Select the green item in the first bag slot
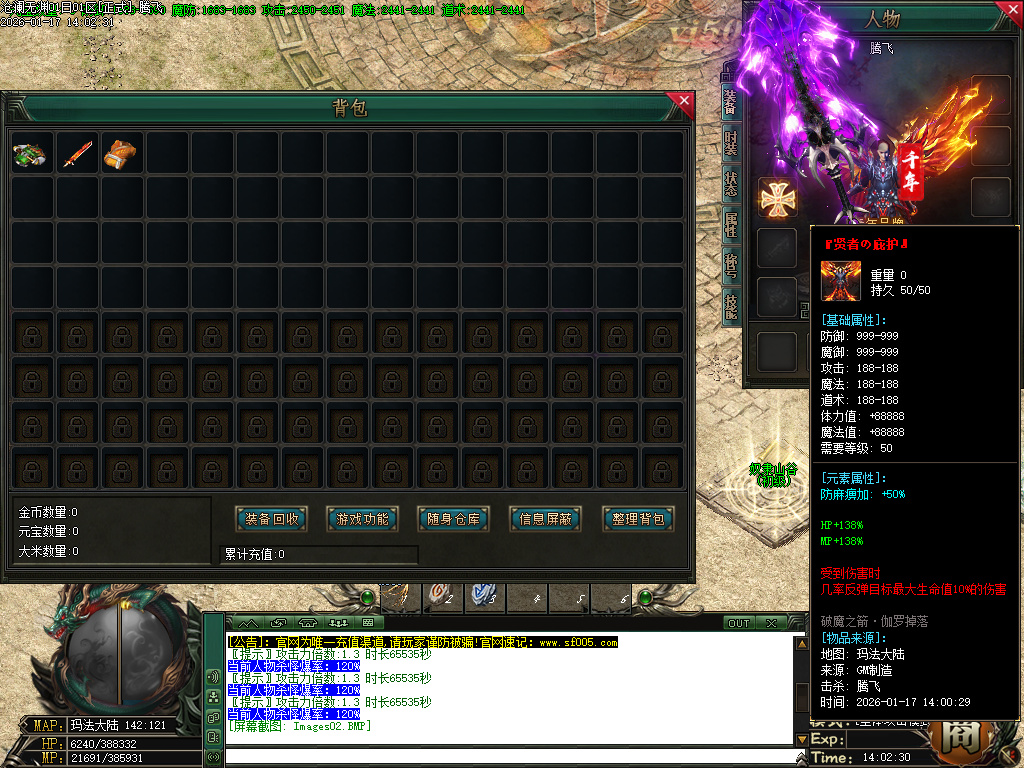The height and width of the screenshot is (768, 1024). [x=32, y=154]
